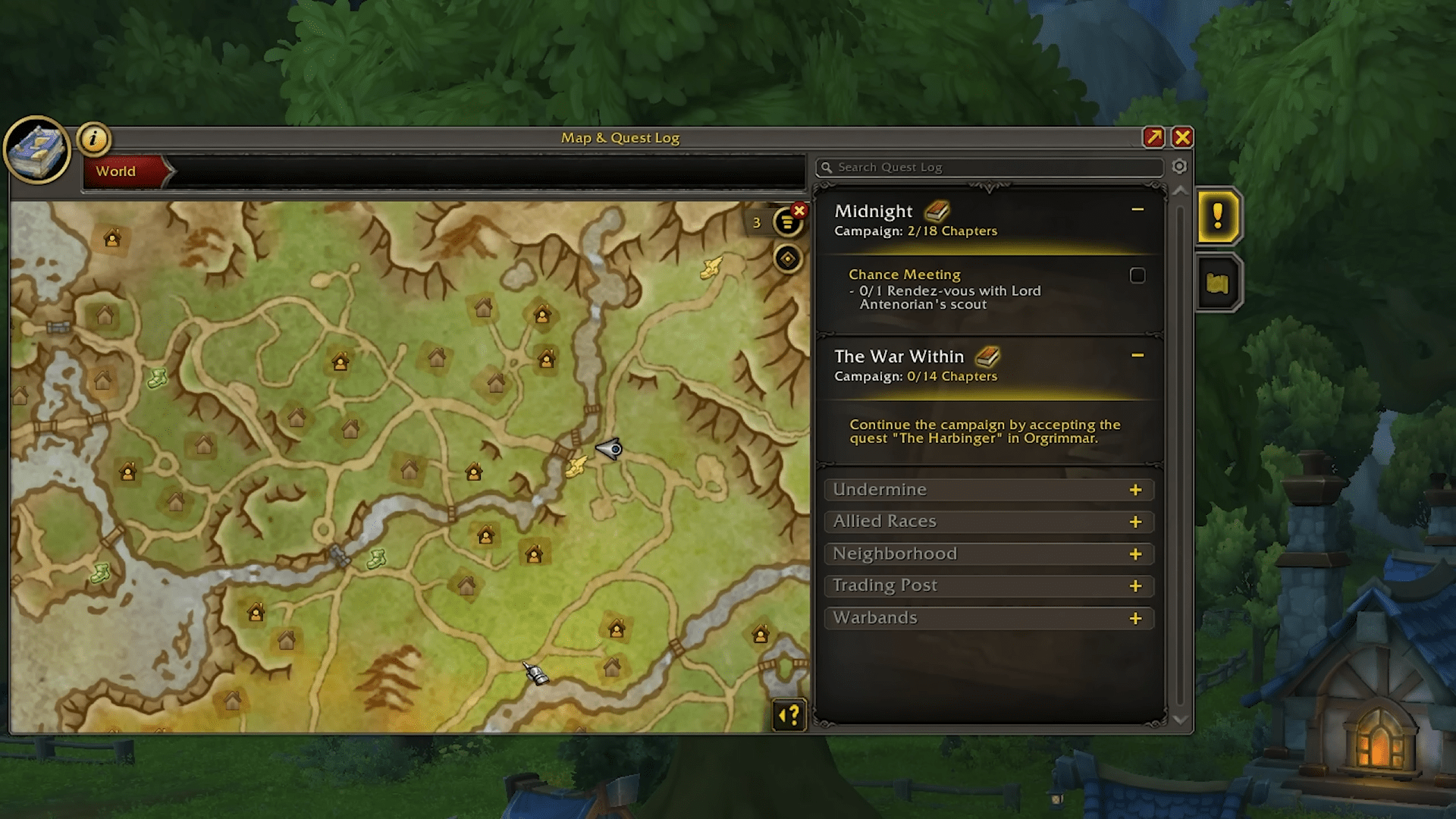This screenshot has width=1456, height=819.
Task: Open the quest log settings gear
Action: point(1180,167)
